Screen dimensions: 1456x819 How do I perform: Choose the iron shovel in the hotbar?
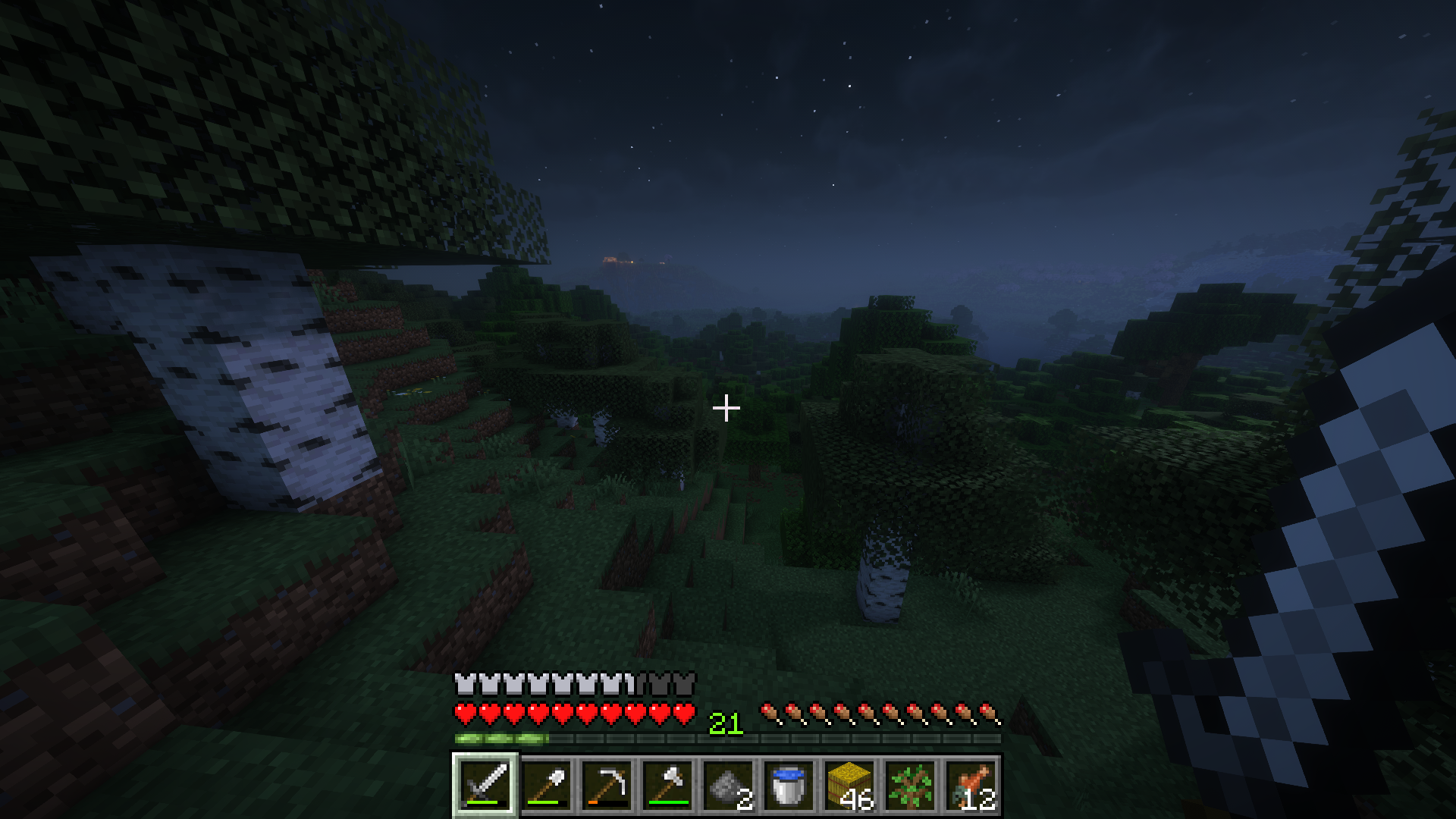tap(546, 785)
